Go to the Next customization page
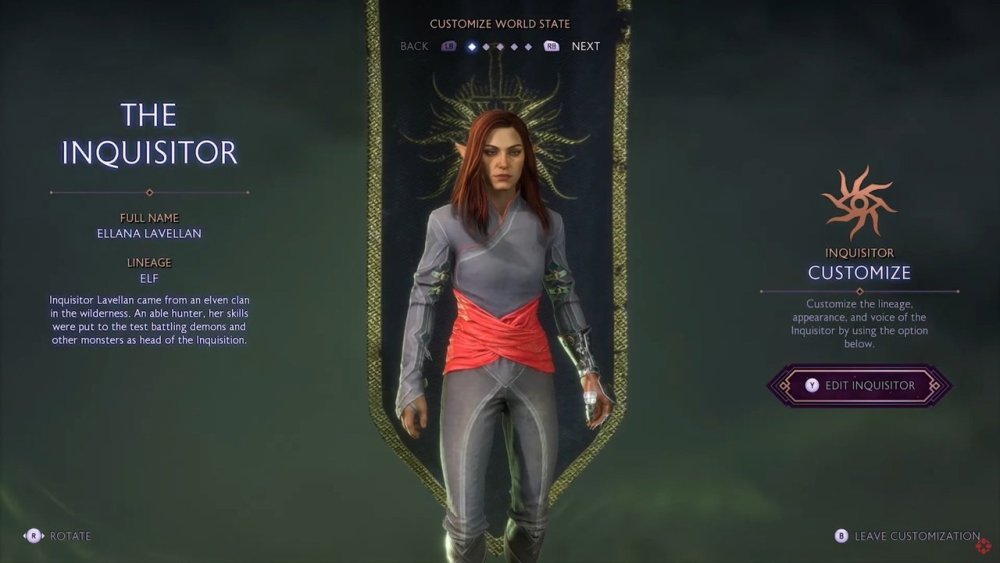This screenshot has height=563, width=1000. coord(585,46)
